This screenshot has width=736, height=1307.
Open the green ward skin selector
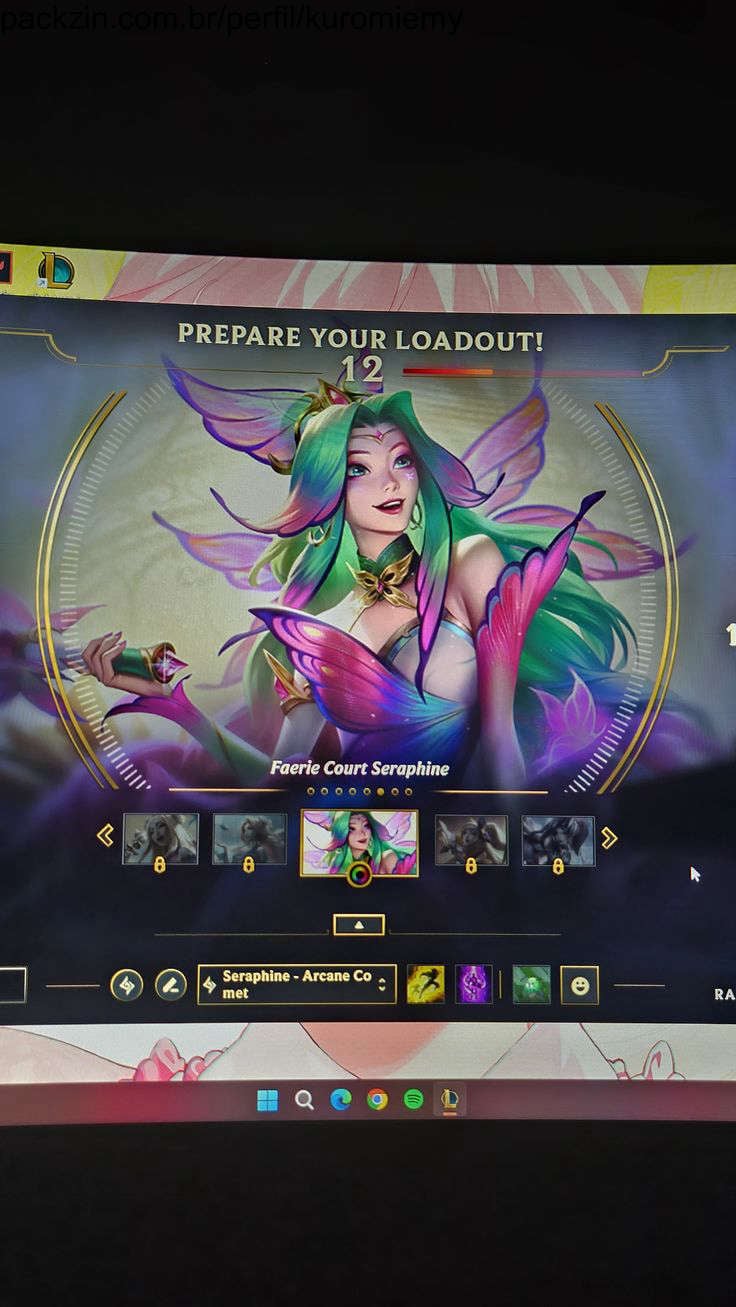pyautogui.click(x=531, y=985)
